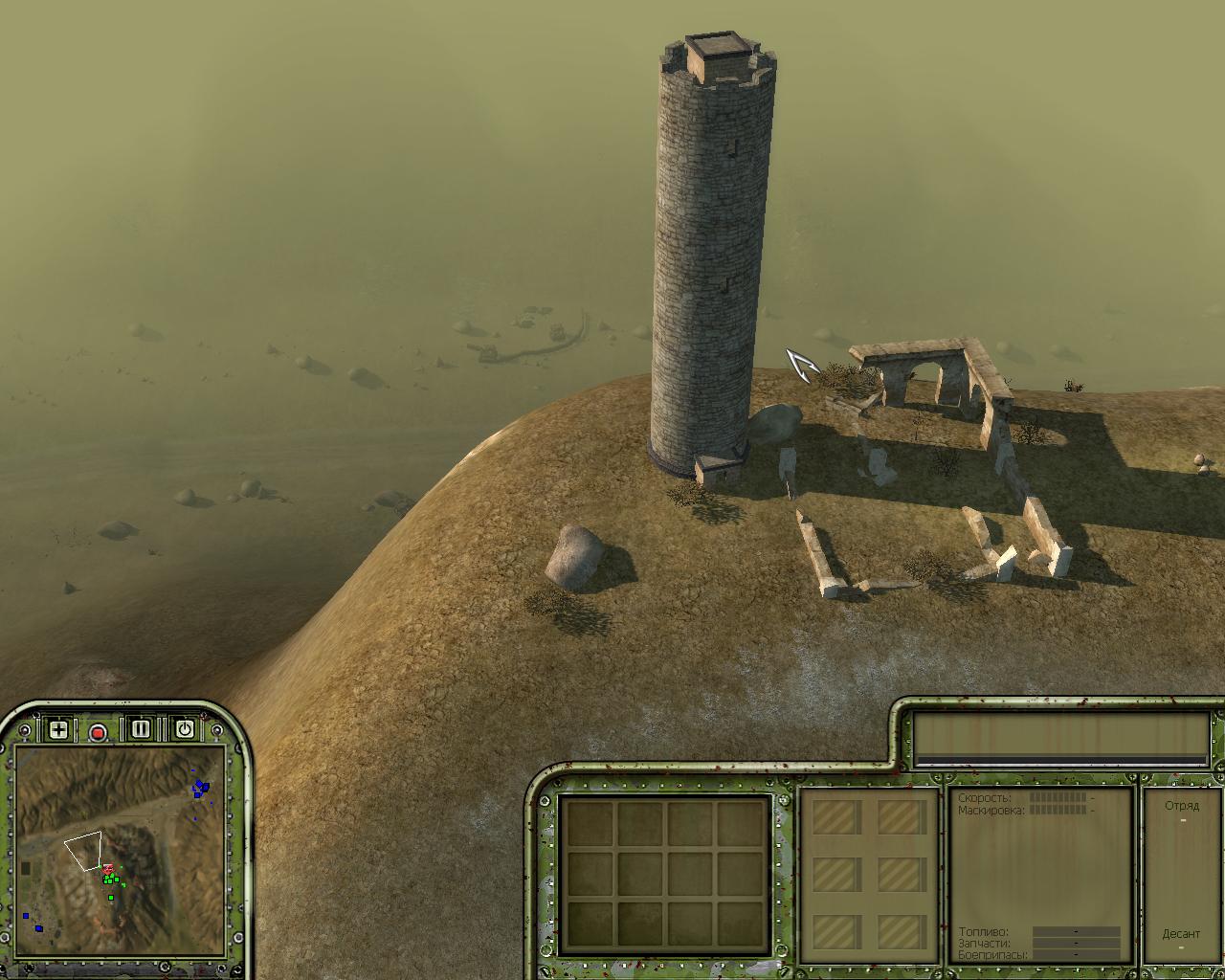Viewport: 1225px width, 980px height.
Task: Jump to the blue unit group on the minimap
Action: (200, 788)
